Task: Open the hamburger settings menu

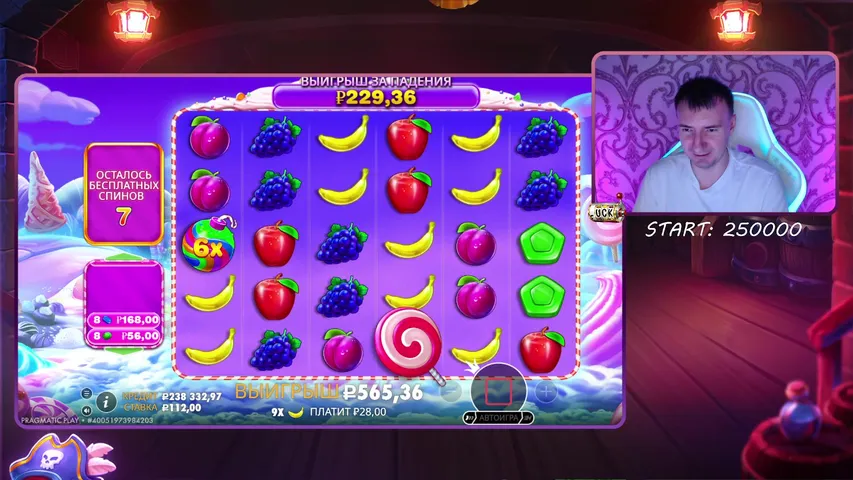Action: click(x=87, y=393)
